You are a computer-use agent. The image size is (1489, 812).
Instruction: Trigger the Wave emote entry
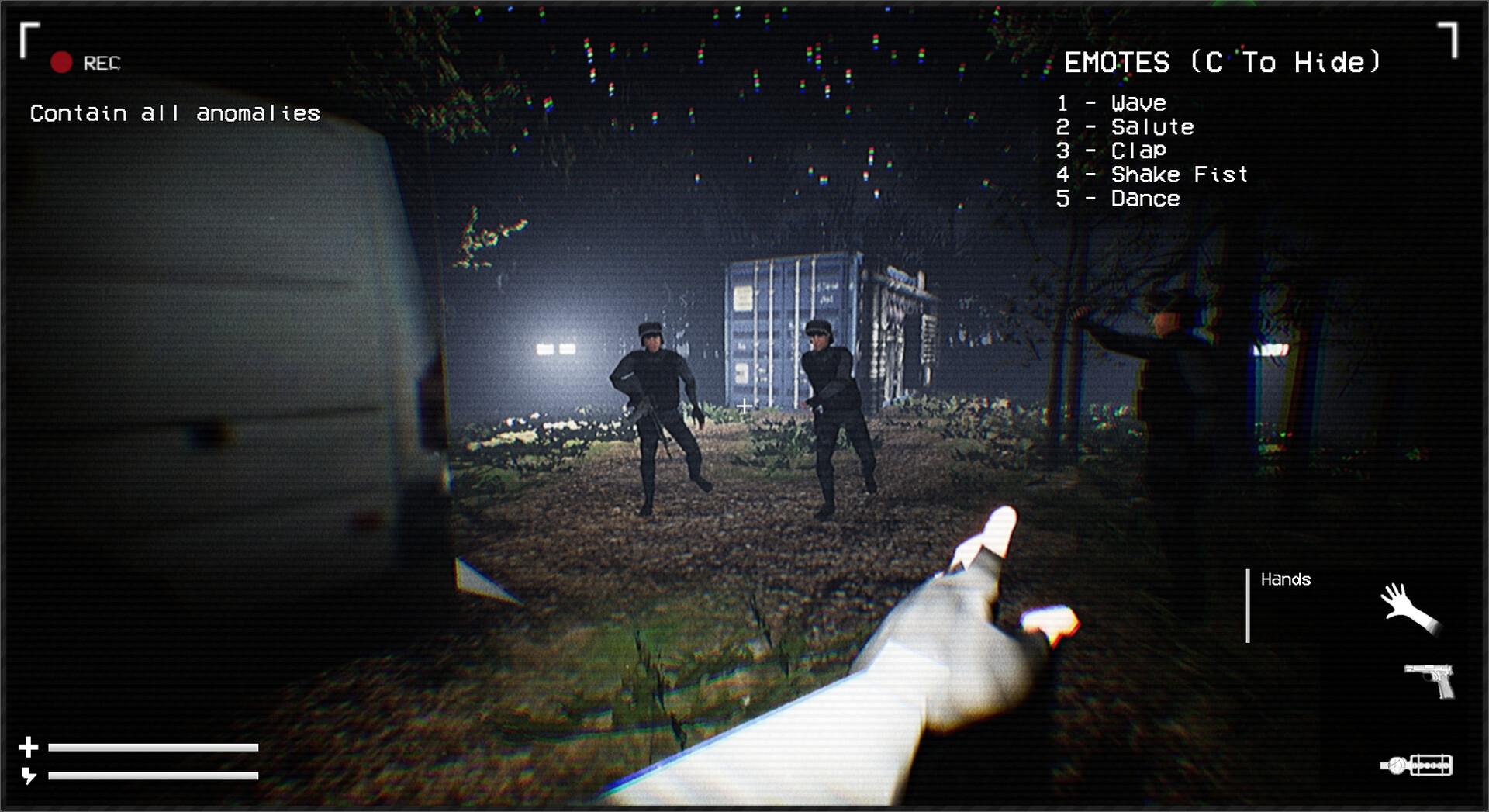coord(1111,102)
